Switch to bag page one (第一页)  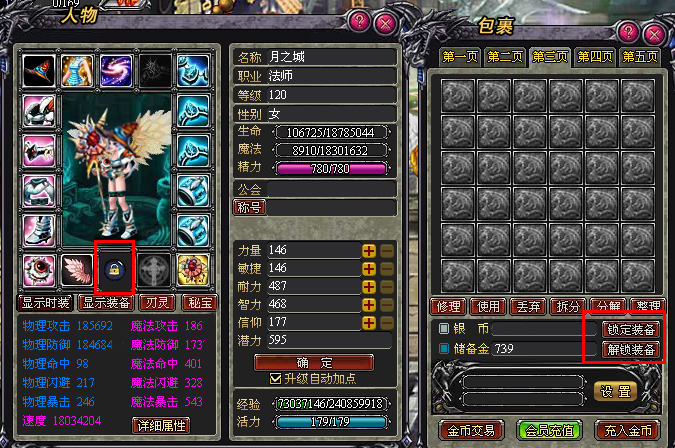coord(462,57)
